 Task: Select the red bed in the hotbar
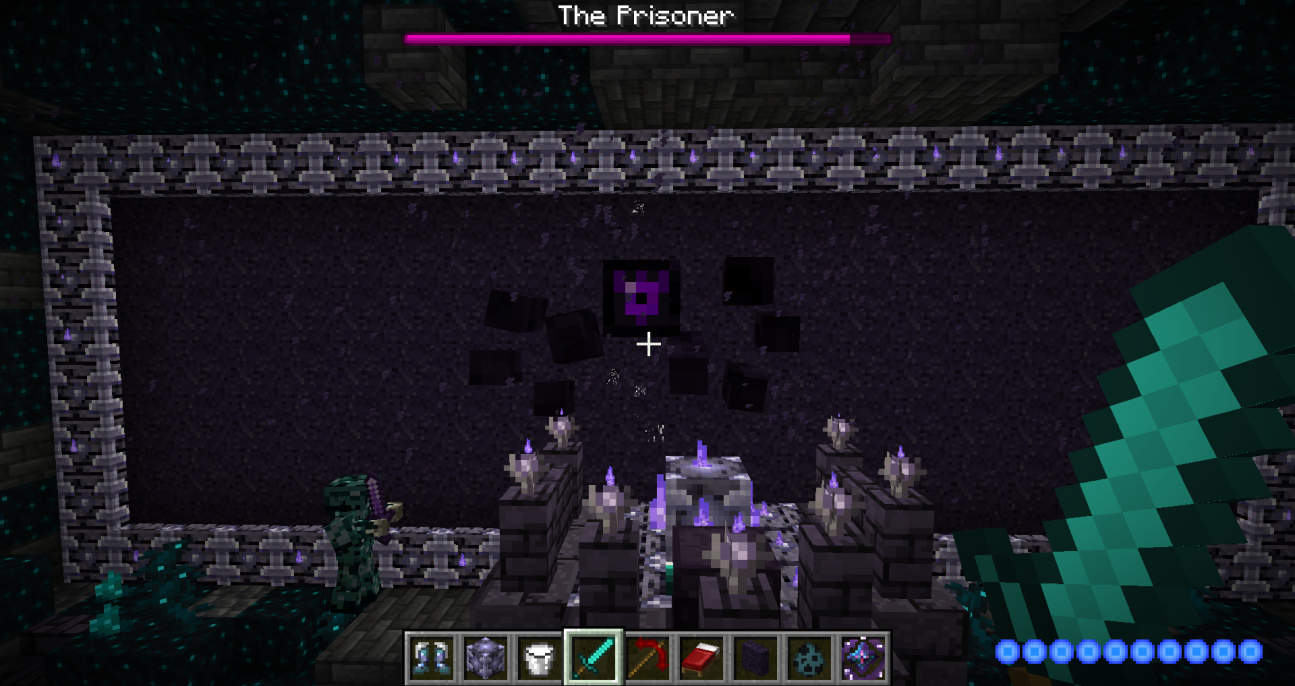(702, 658)
